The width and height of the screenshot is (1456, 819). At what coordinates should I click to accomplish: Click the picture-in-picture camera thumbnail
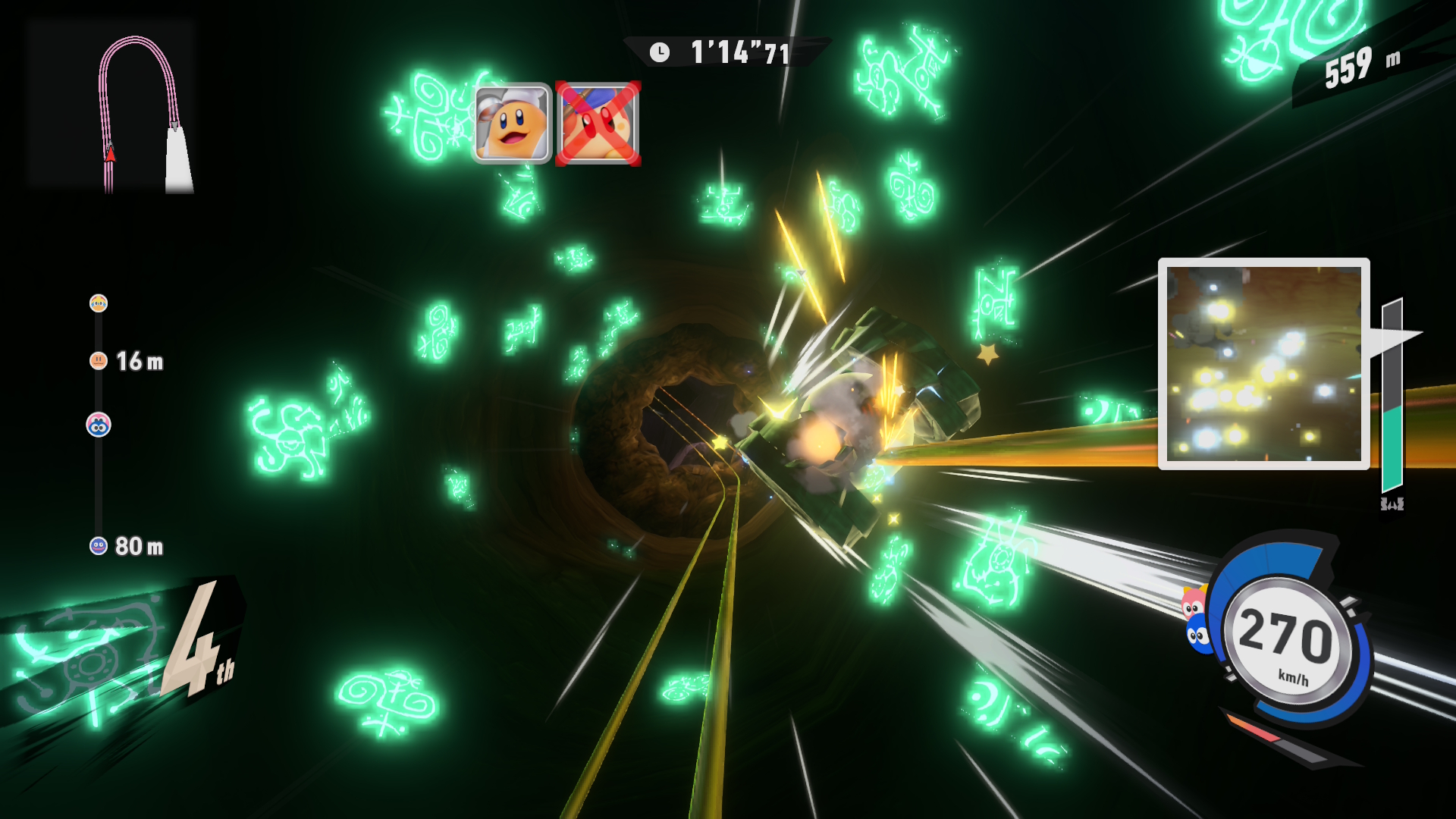pyautogui.click(x=1263, y=363)
